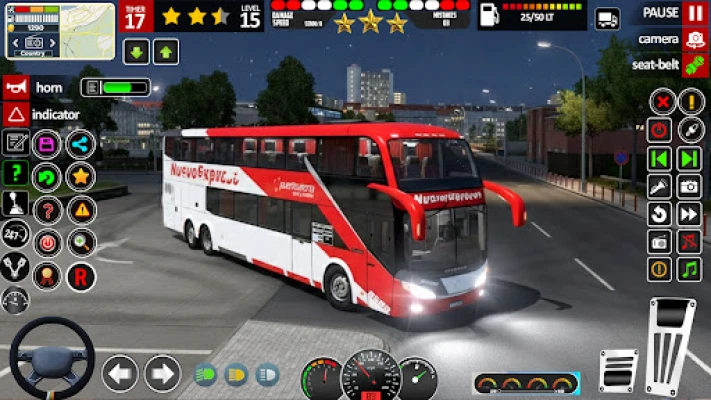Honk the horn
Screen dimensions: 711x400
(15, 87)
